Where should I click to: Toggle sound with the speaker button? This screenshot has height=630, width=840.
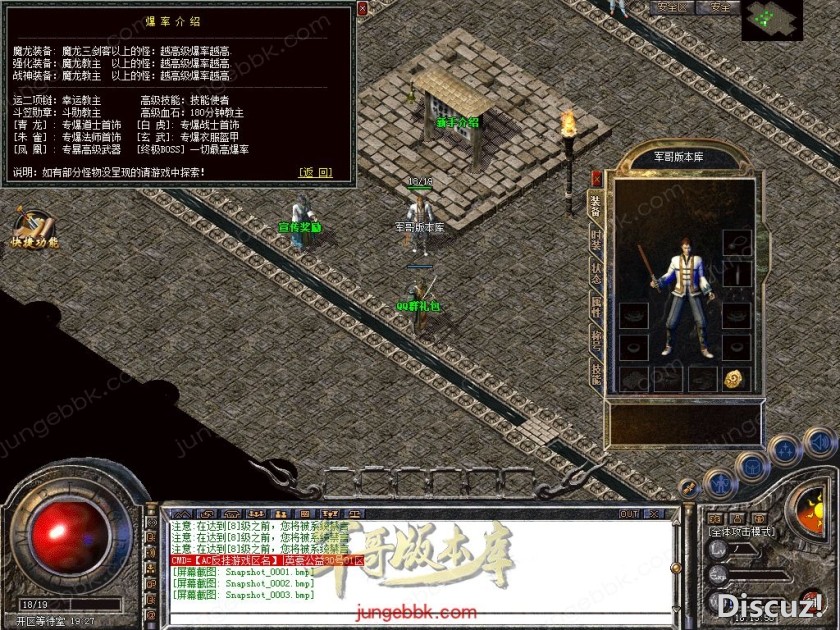point(820,442)
